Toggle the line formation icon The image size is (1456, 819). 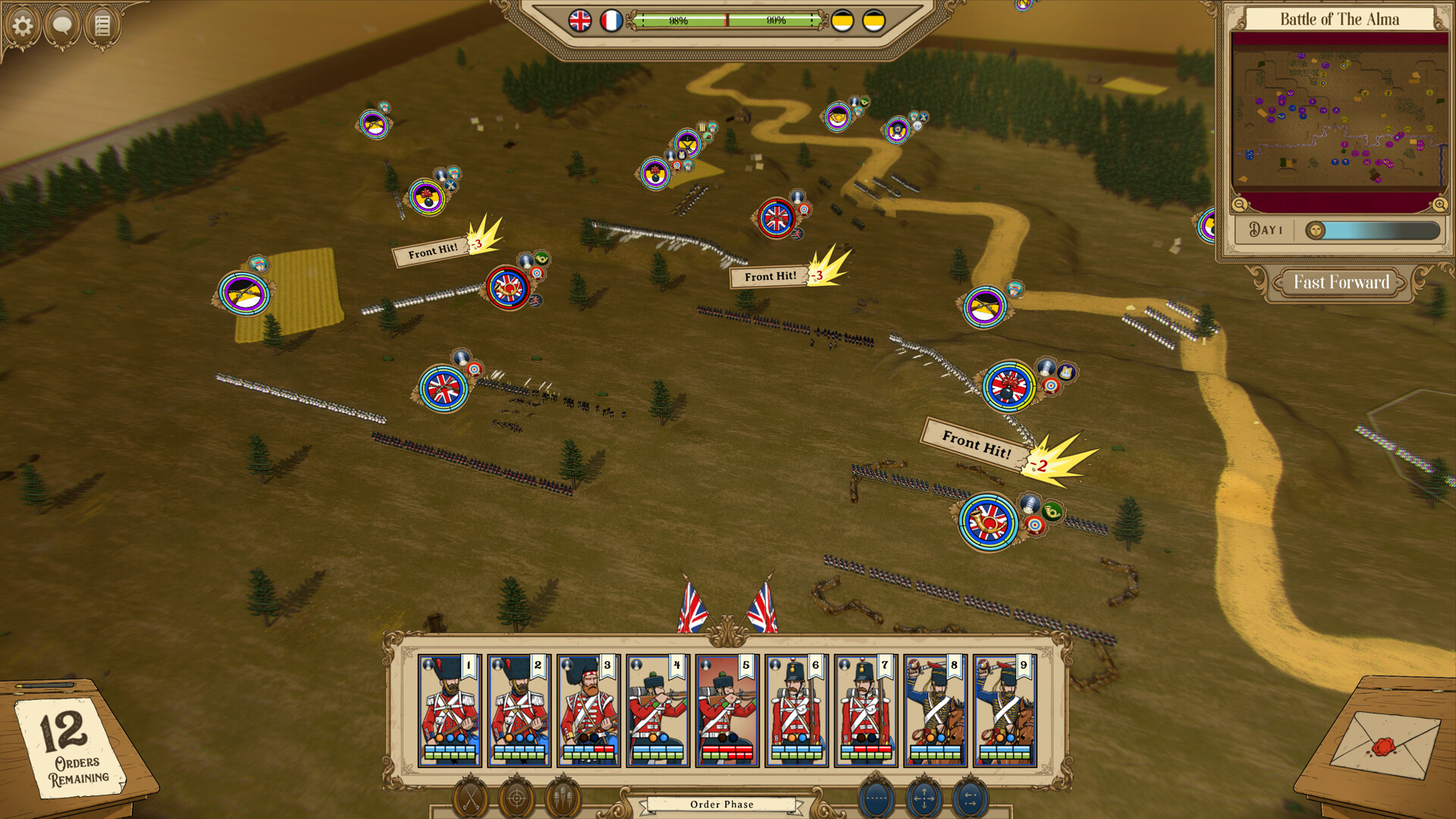tap(877, 797)
